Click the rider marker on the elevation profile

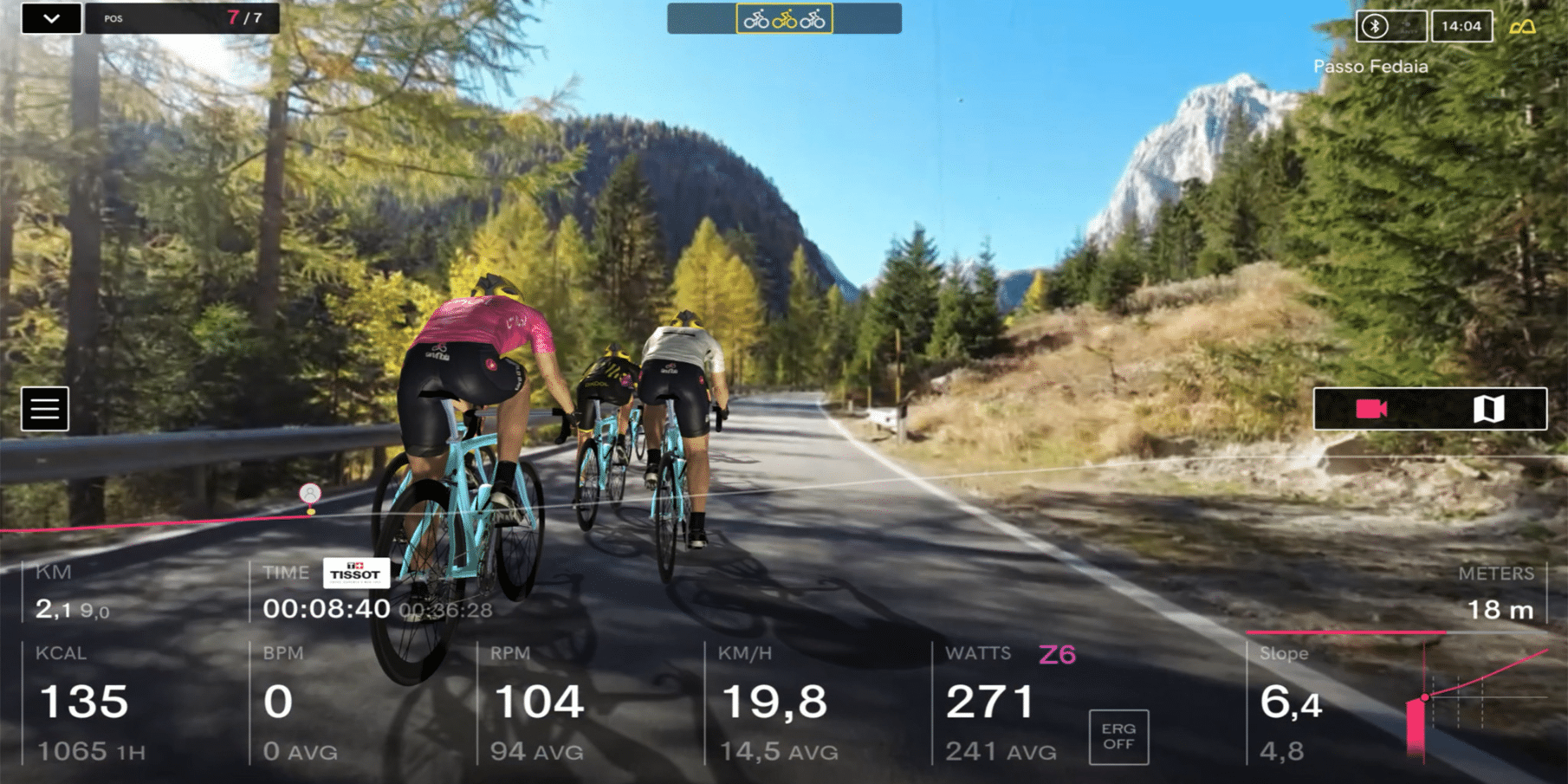pyautogui.click(x=310, y=495)
